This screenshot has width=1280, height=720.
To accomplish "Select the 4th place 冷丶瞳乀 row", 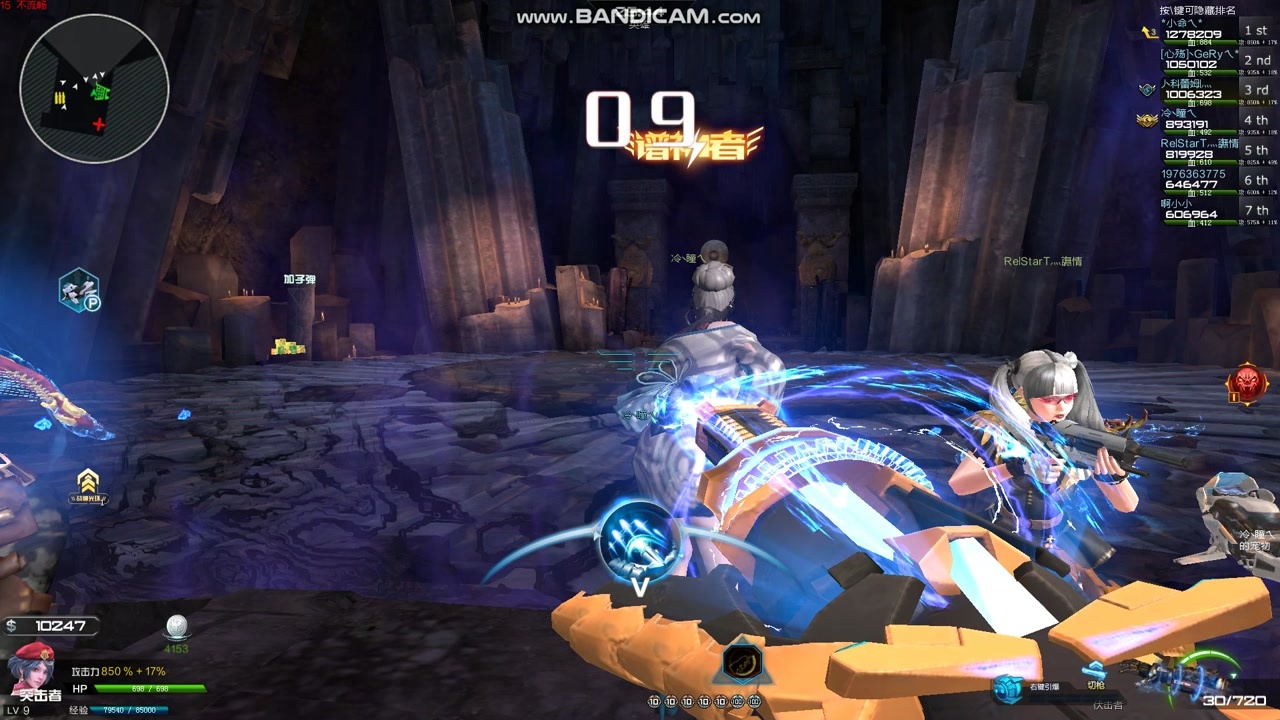I will (1217, 120).
